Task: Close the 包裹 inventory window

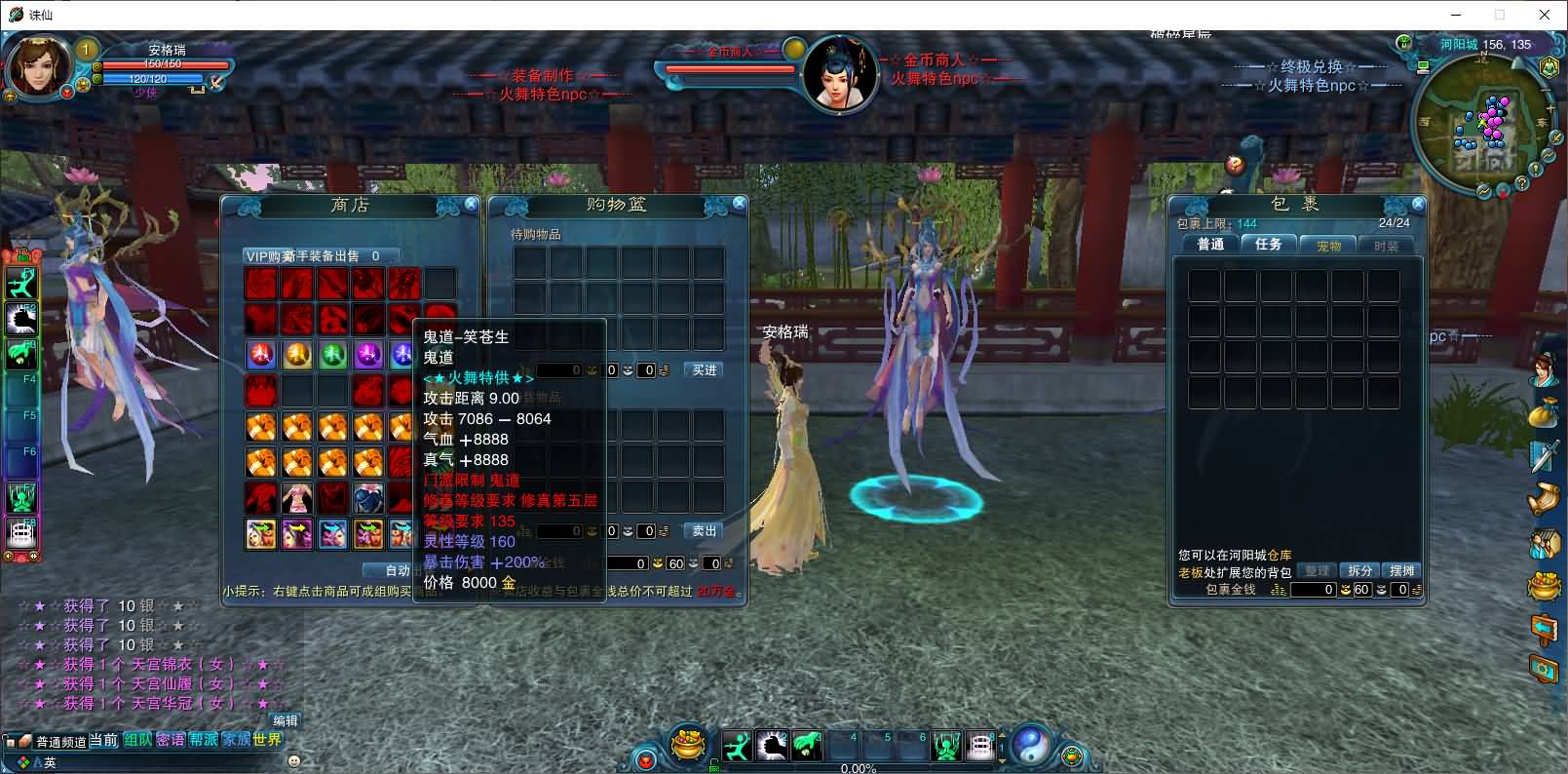Action: [1418, 204]
